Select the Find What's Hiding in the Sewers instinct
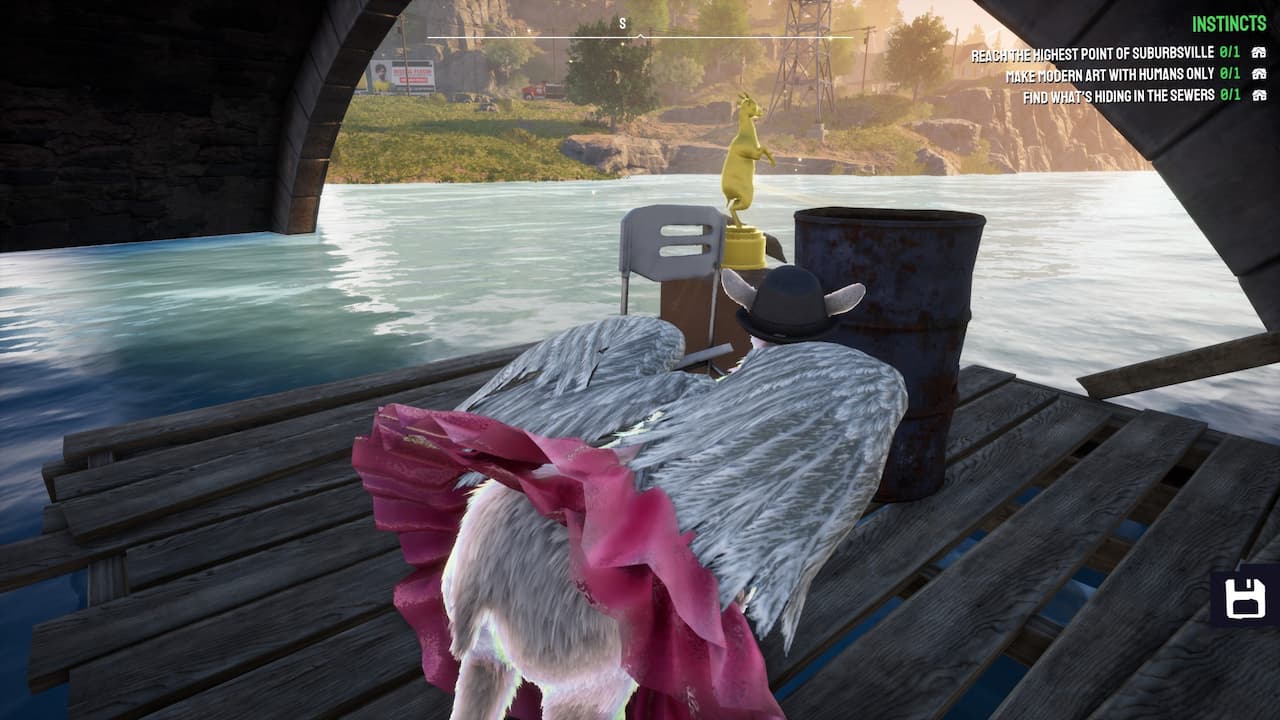1280x720 pixels. pos(1118,96)
